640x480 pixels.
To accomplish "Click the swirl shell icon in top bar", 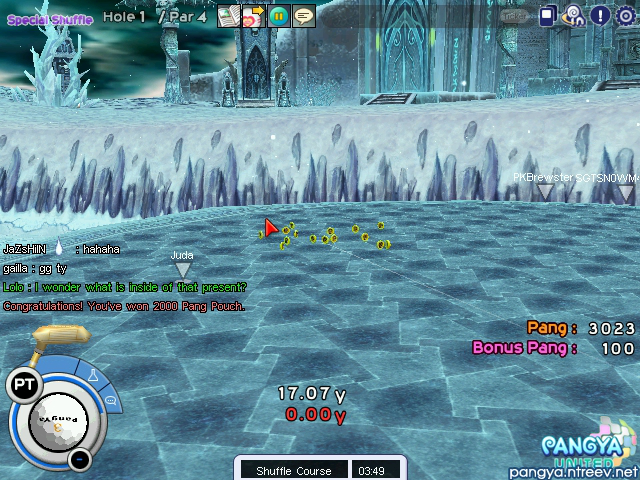I will pyautogui.click(x=574, y=15).
